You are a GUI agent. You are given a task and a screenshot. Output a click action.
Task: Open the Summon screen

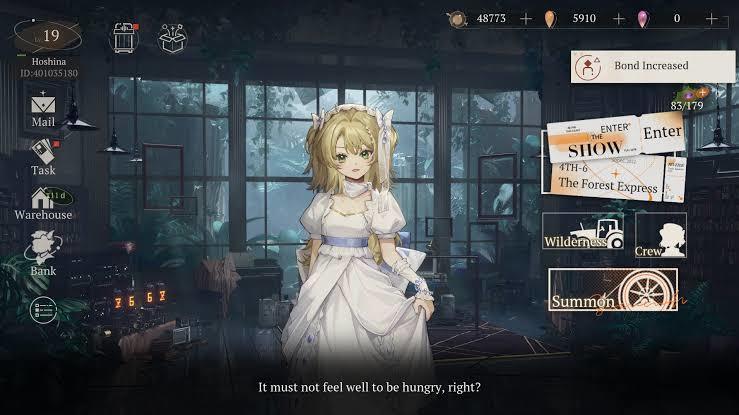pos(613,291)
